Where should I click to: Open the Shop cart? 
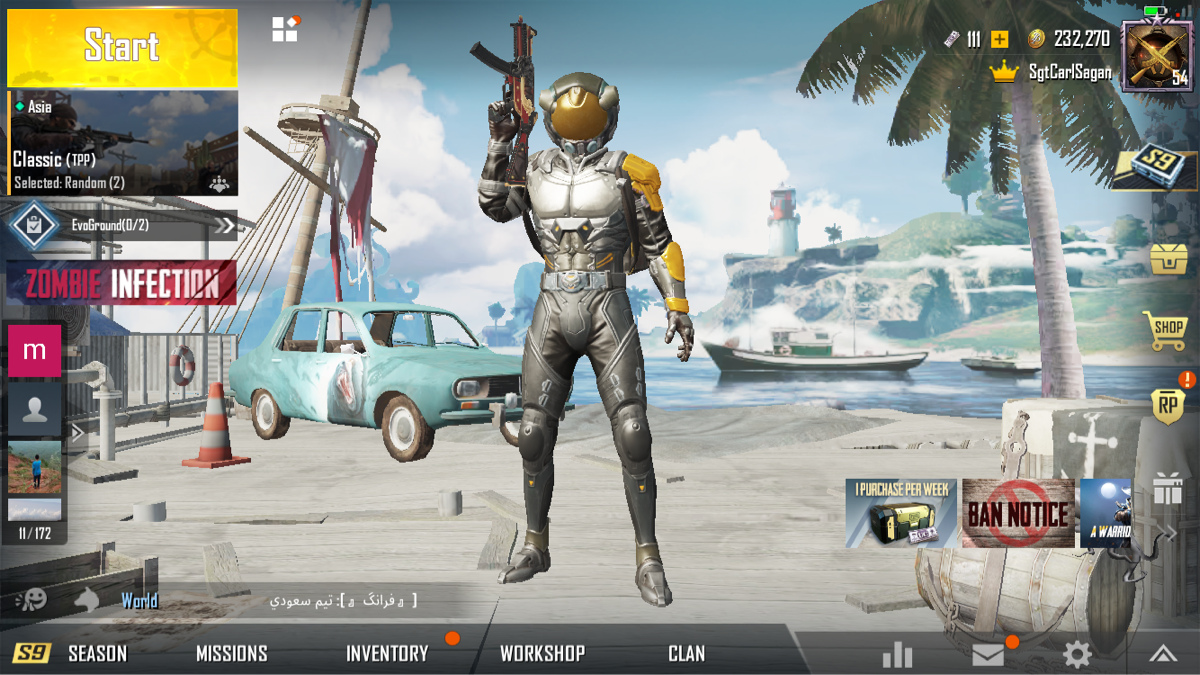1167,329
